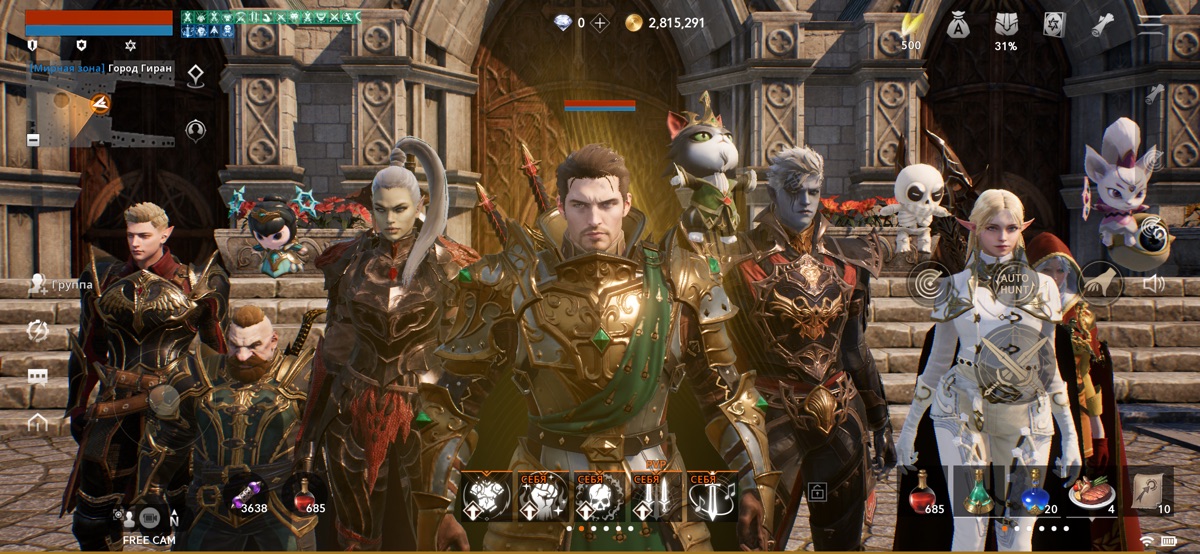Drink the blue potion with 20 count
Viewport: 1200px width, 554px height.
(x=1034, y=493)
